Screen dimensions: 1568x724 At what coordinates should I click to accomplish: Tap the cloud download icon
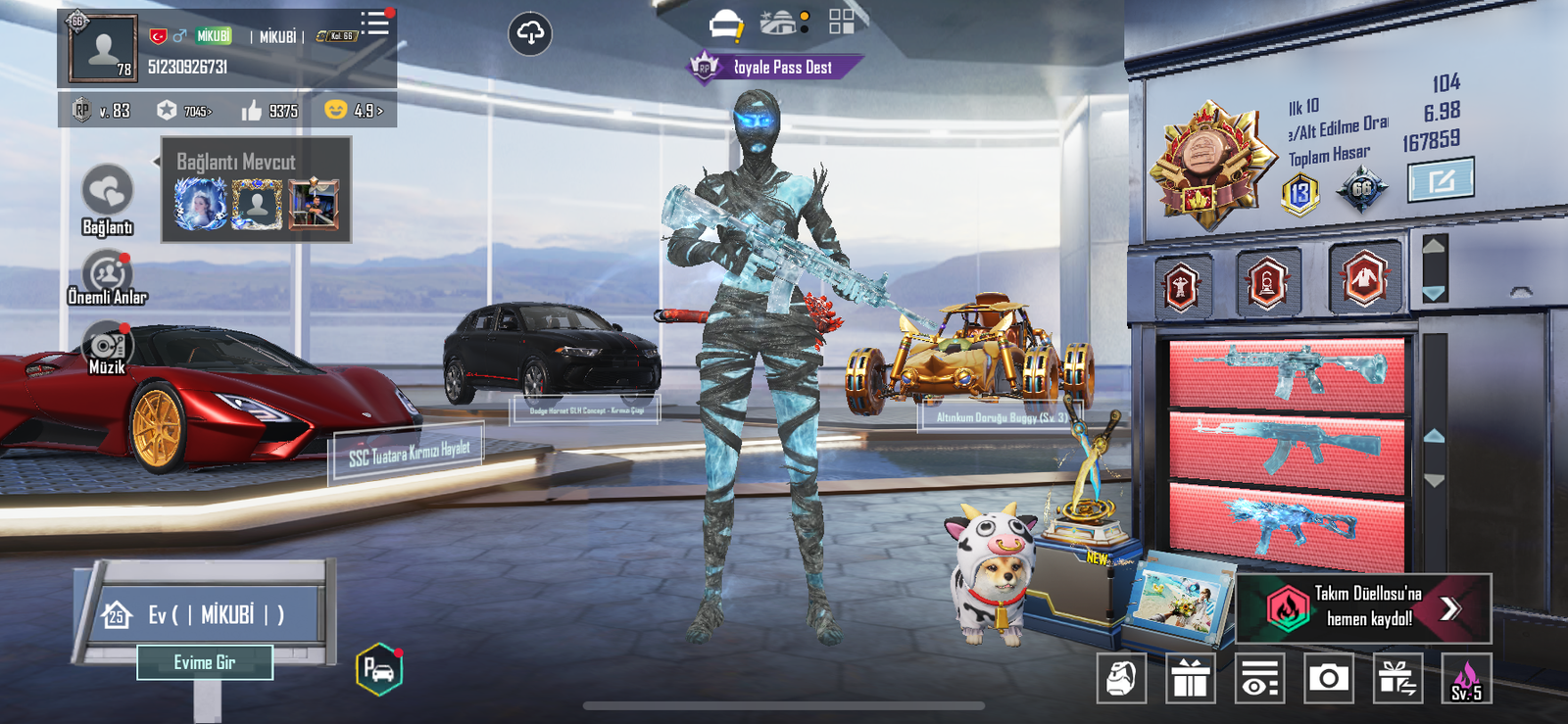pyautogui.click(x=530, y=34)
